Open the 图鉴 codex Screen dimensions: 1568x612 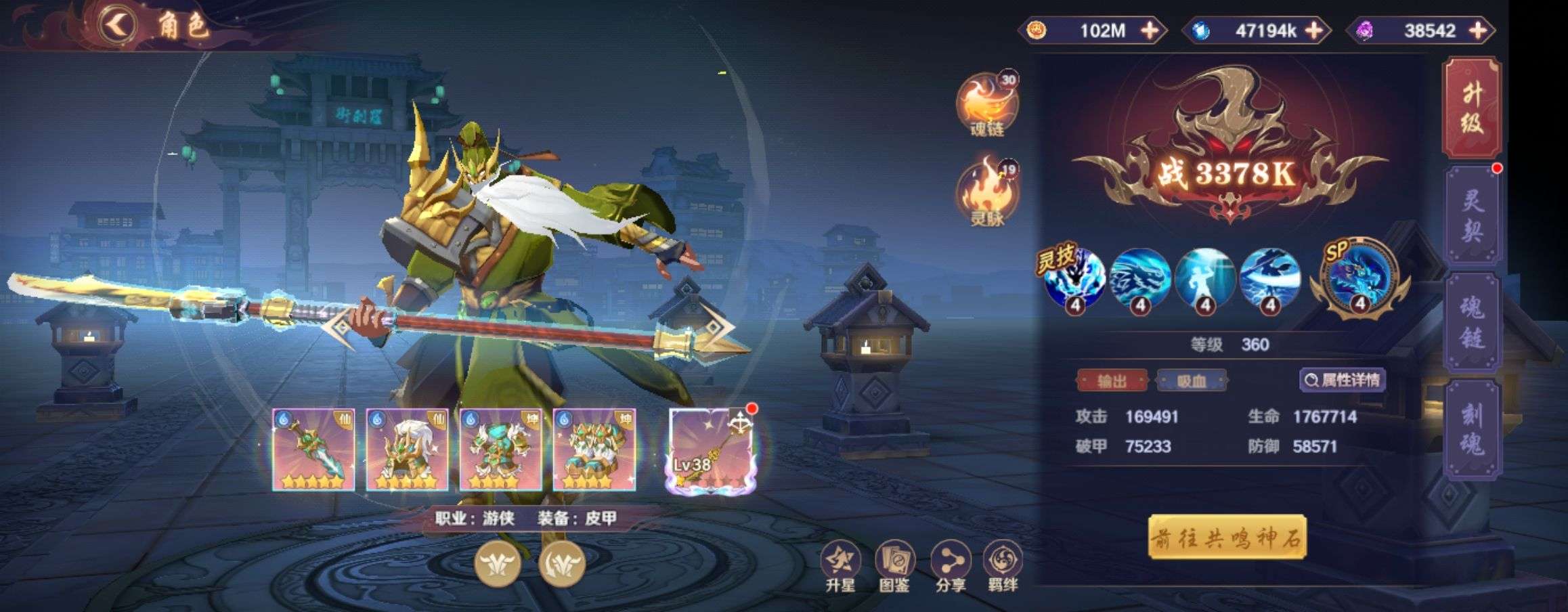(894, 567)
